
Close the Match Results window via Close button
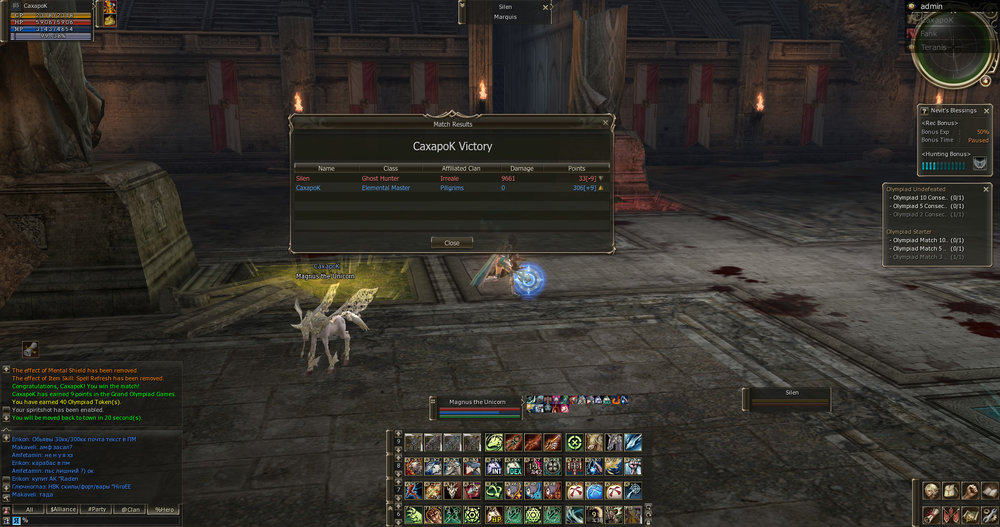click(x=451, y=243)
